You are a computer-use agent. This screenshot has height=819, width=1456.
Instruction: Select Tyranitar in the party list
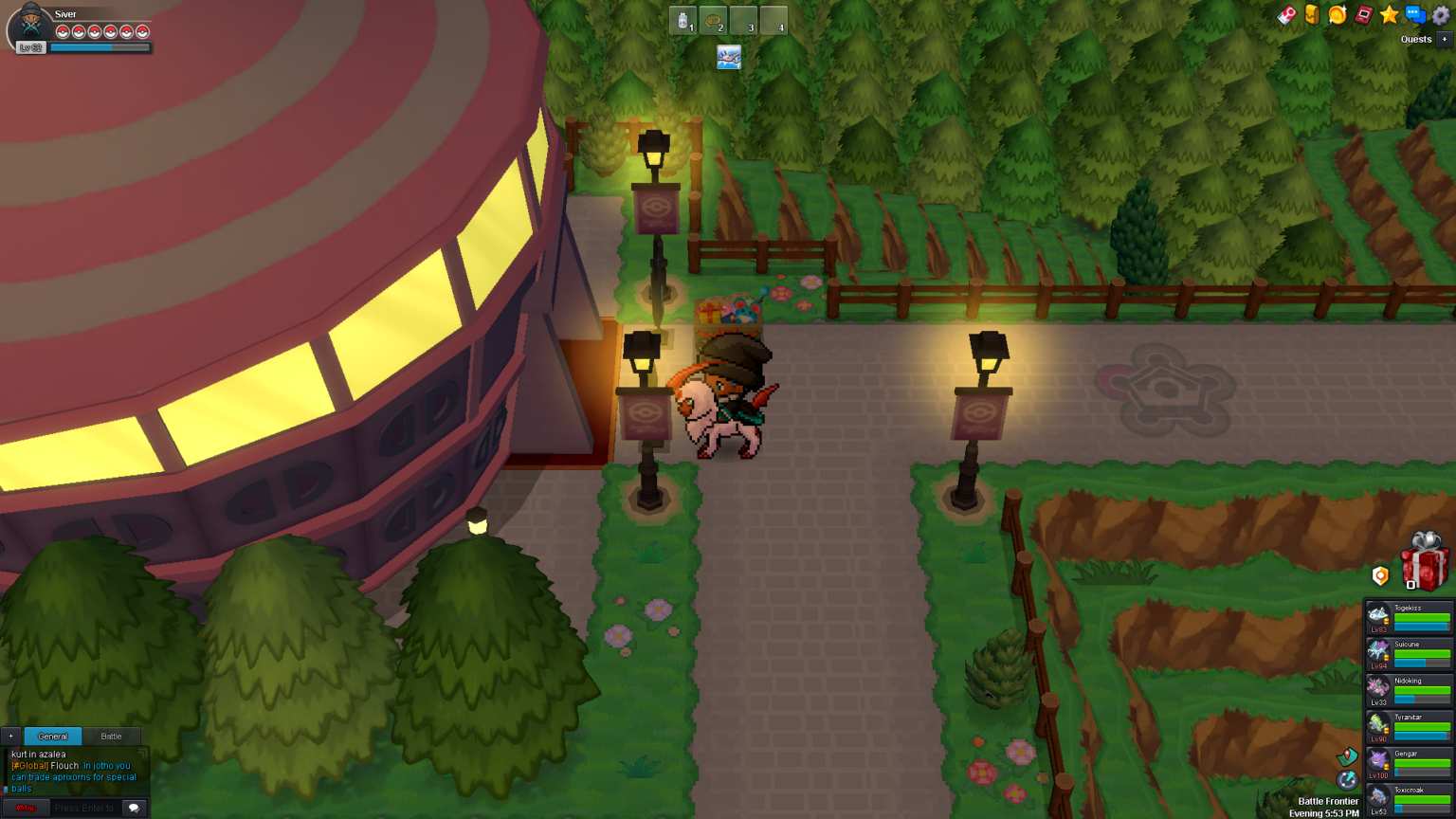click(x=1409, y=726)
